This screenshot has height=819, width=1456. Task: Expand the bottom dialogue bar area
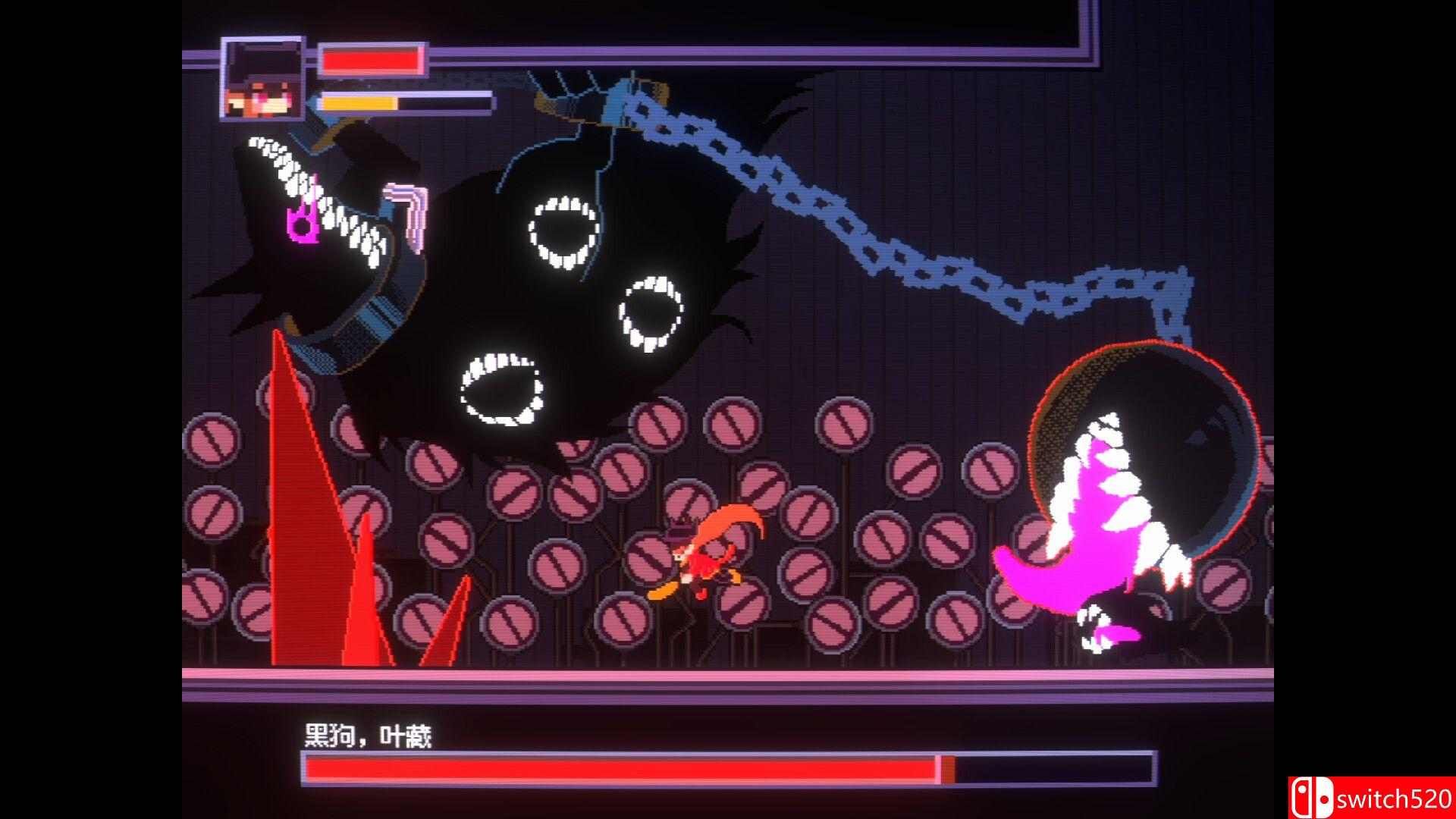tap(728, 751)
